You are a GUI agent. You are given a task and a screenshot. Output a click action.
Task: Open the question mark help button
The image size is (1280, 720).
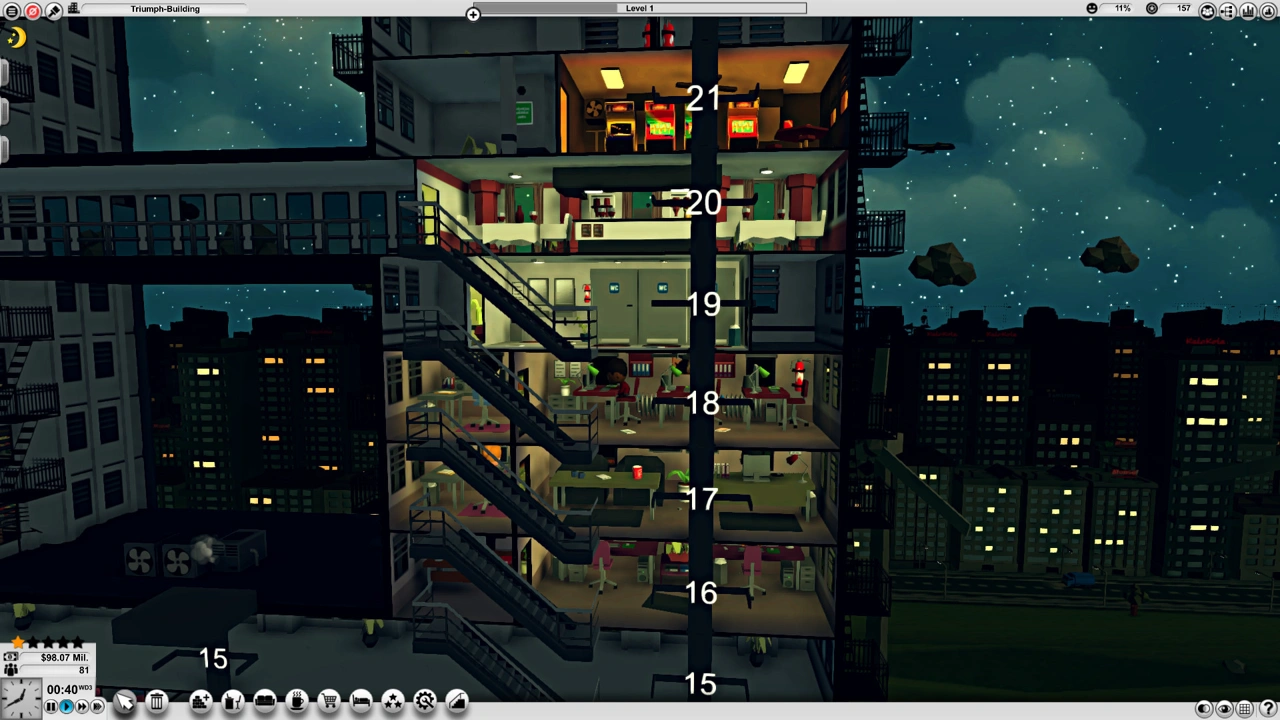(x=1267, y=709)
